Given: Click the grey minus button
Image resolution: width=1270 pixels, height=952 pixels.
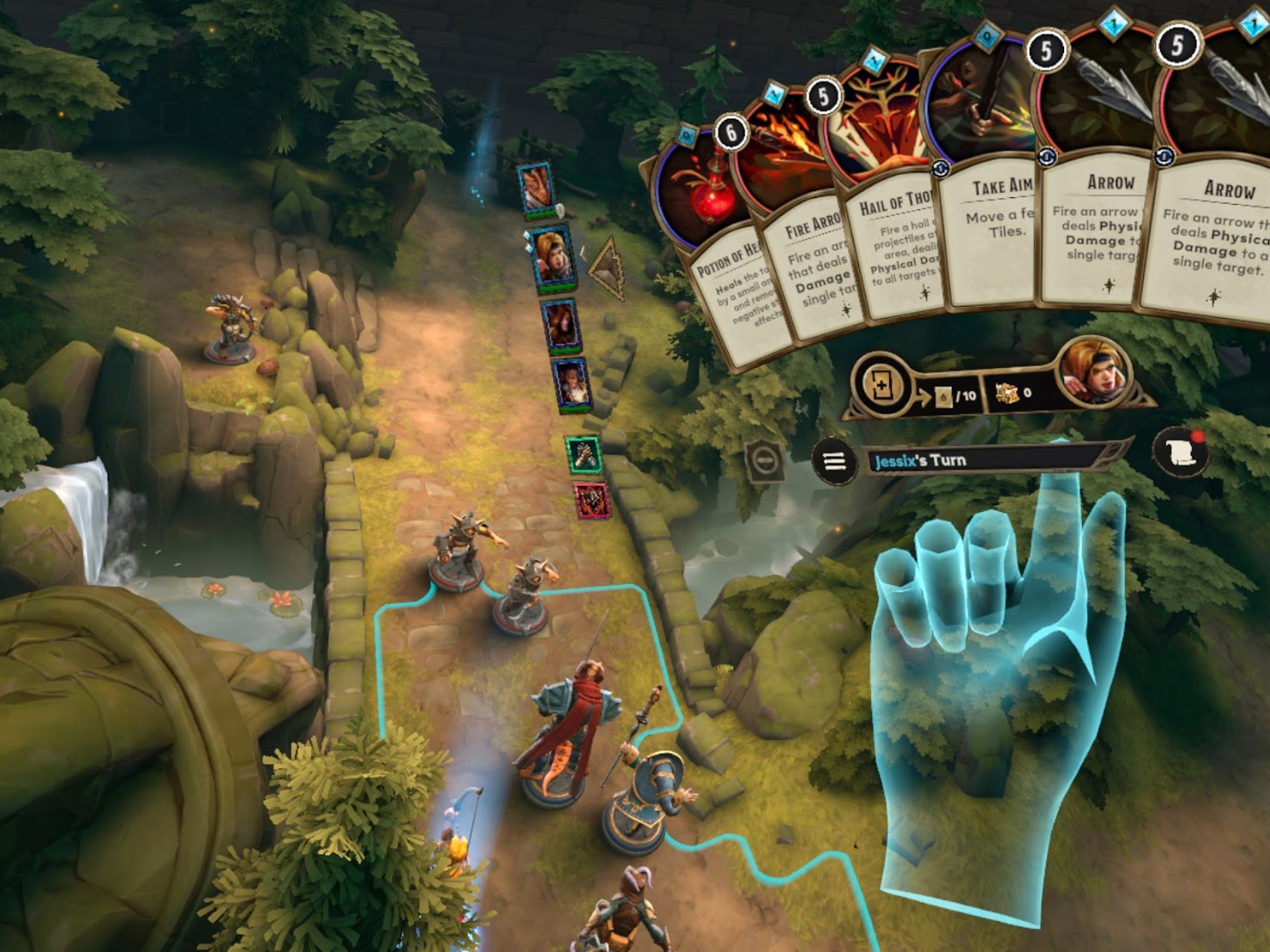Looking at the screenshot, I should tap(763, 463).
